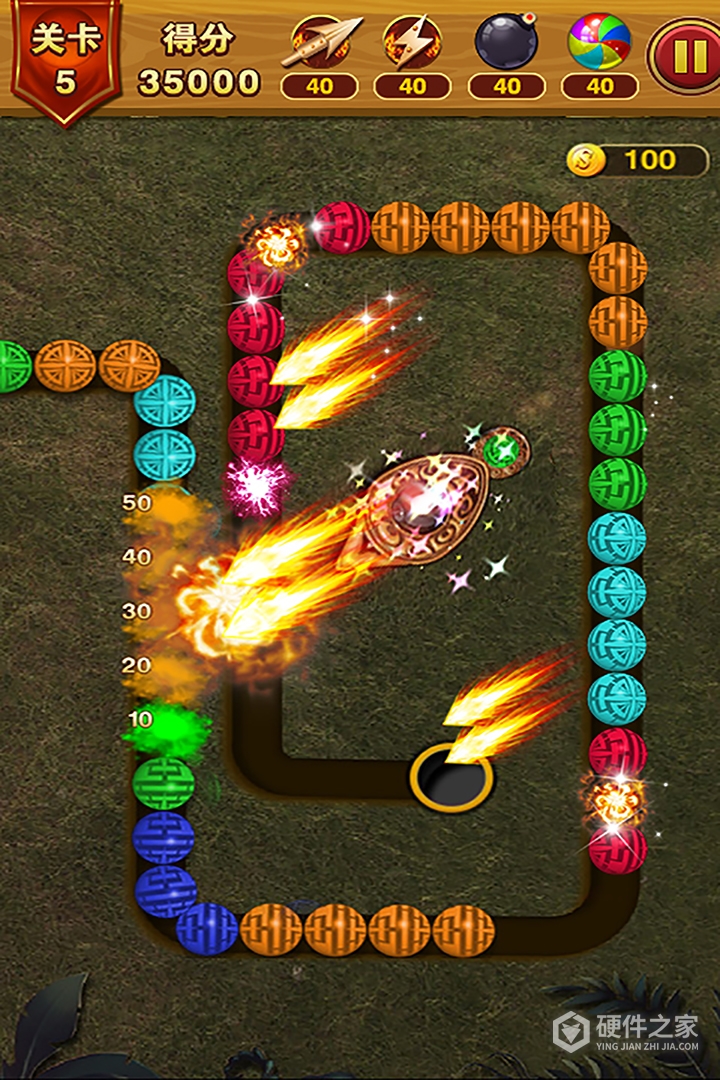The height and width of the screenshot is (1080, 720).
Task: Trigger the black bomb power-up
Action: pyautogui.click(x=506, y=45)
